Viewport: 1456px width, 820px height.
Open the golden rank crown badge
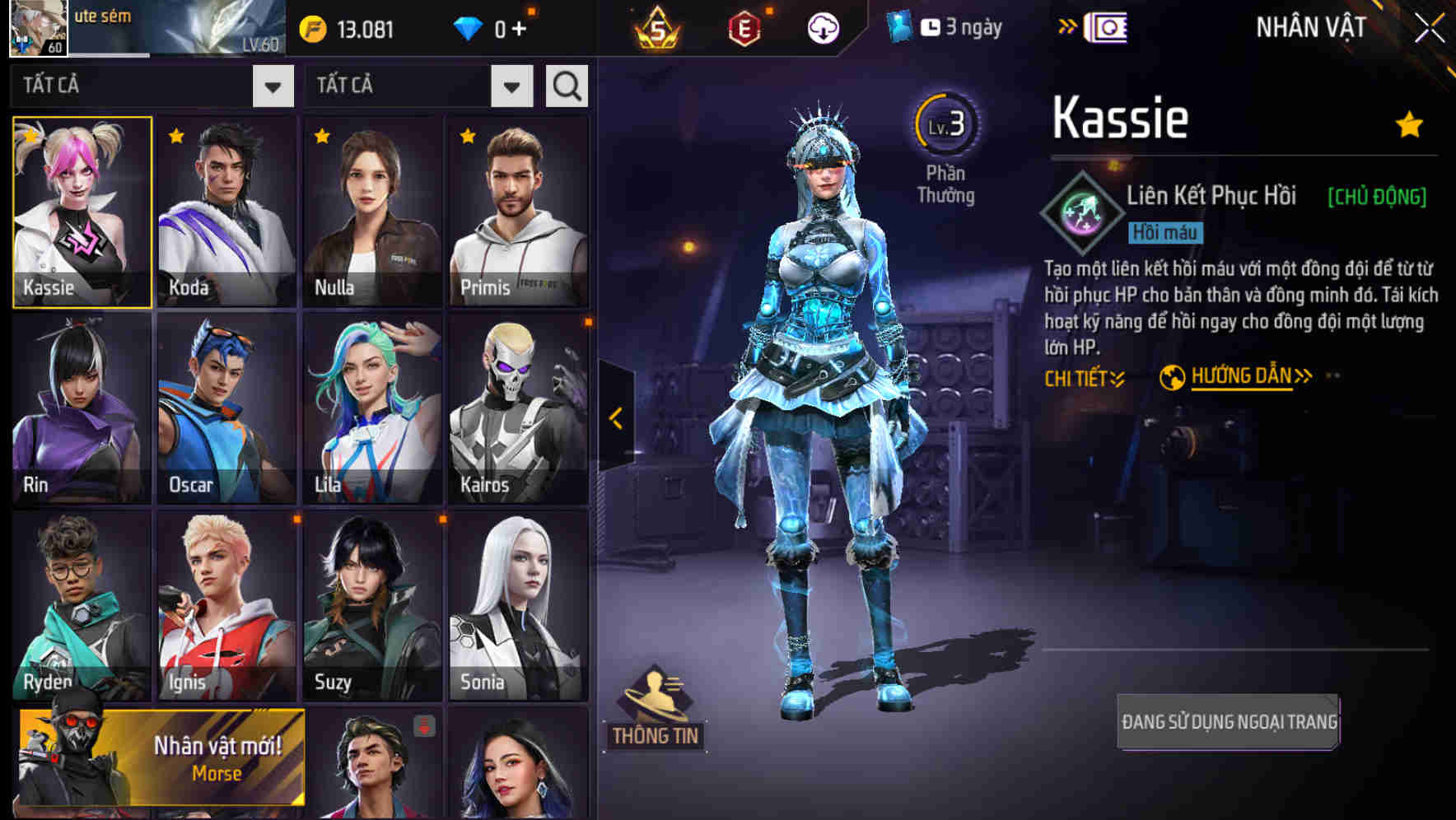click(x=659, y=28)
